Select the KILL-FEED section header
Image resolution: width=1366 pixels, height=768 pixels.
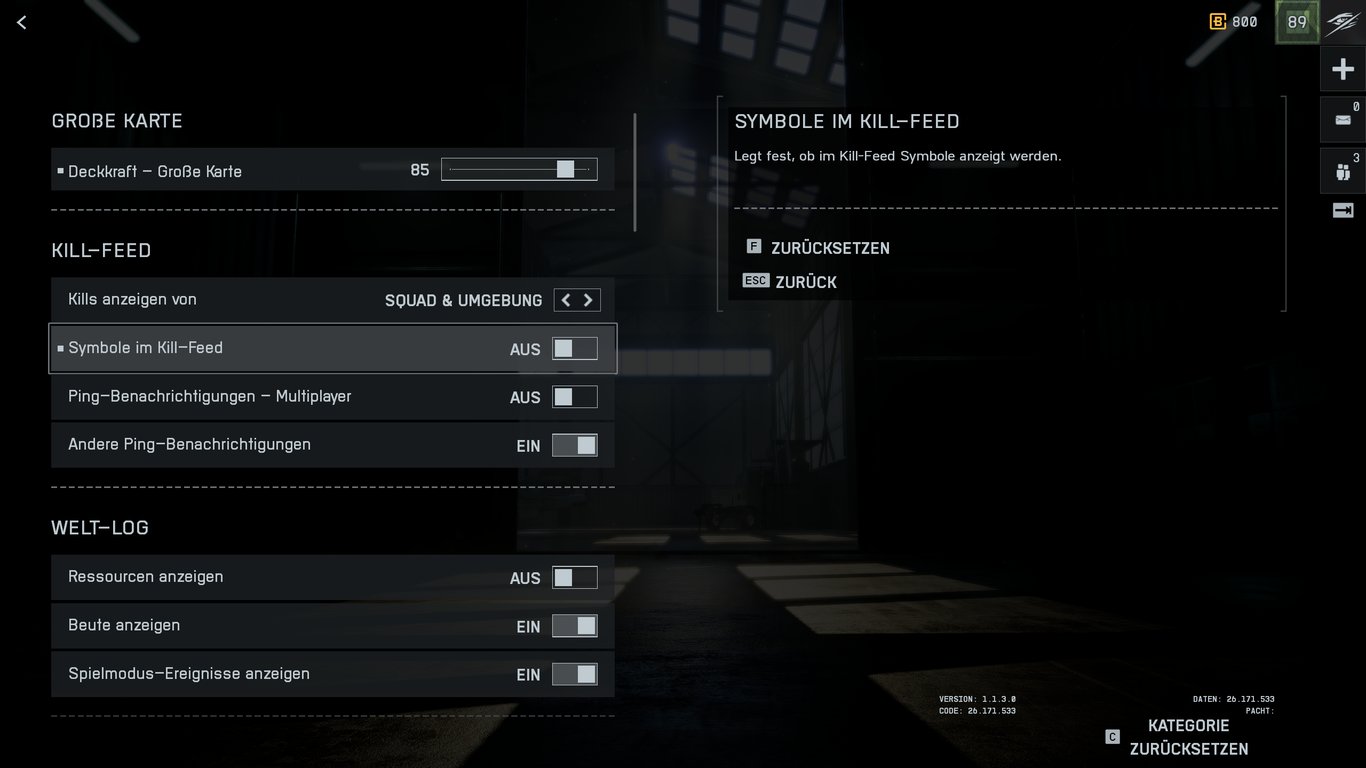[x=100, y=250]
